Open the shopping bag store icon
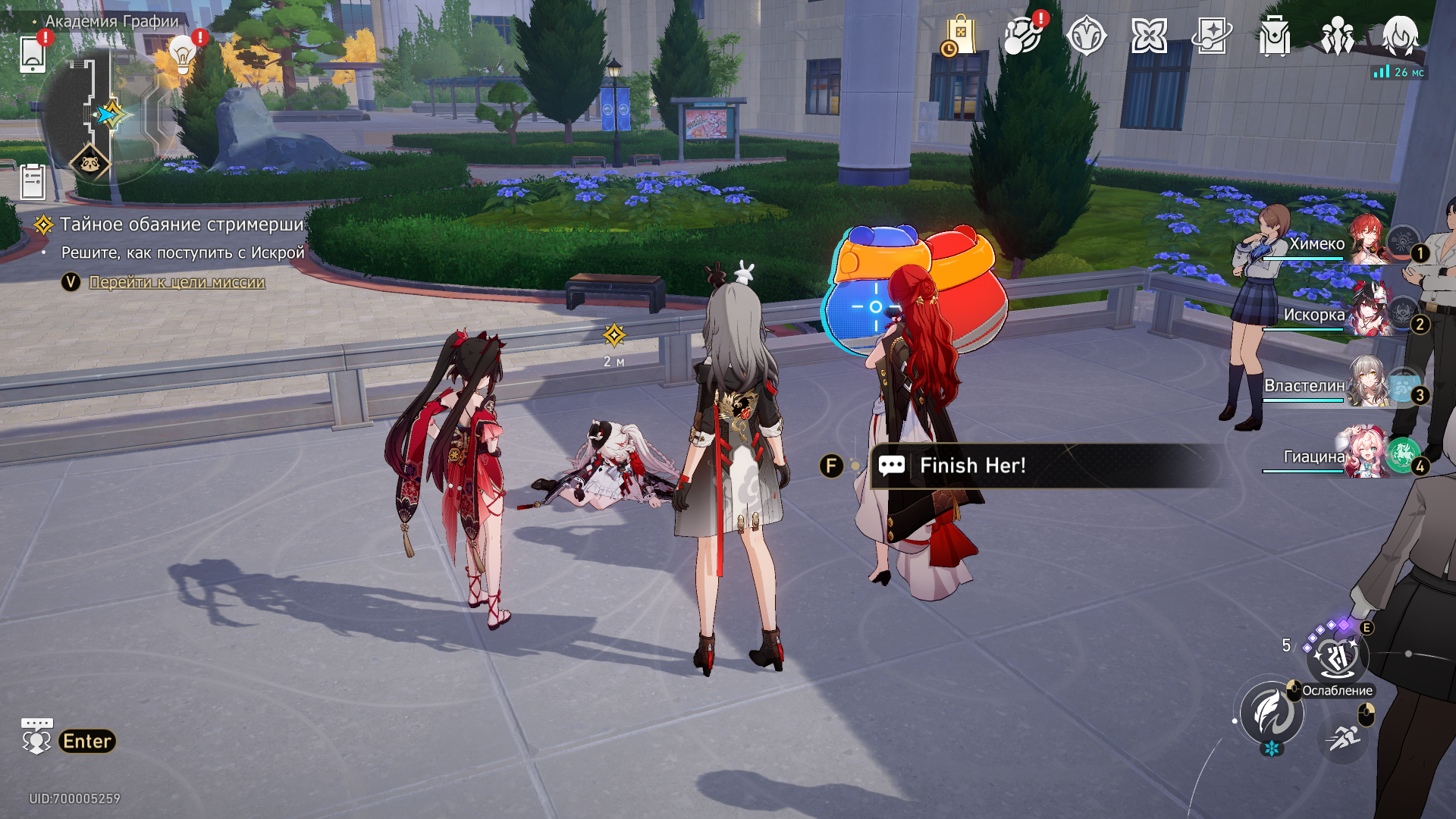 point(959,36)
